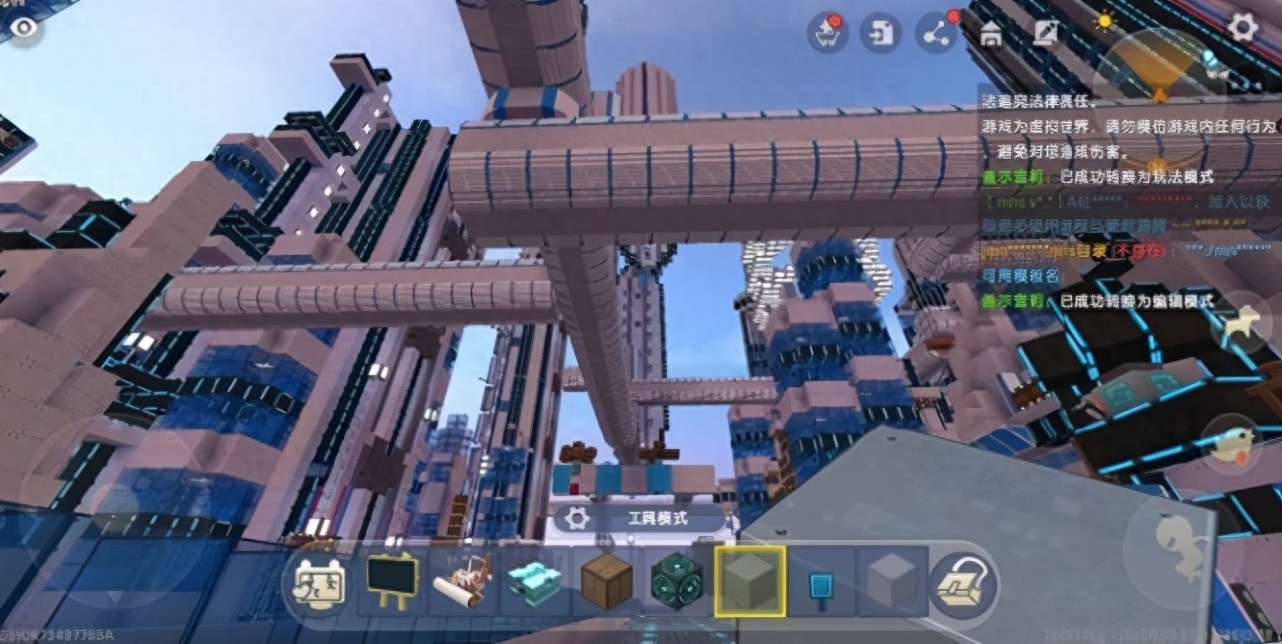The image size is (1282, 644).
Task: Click the sun time-of-day icon
Action: click(x=1103, y=22)
